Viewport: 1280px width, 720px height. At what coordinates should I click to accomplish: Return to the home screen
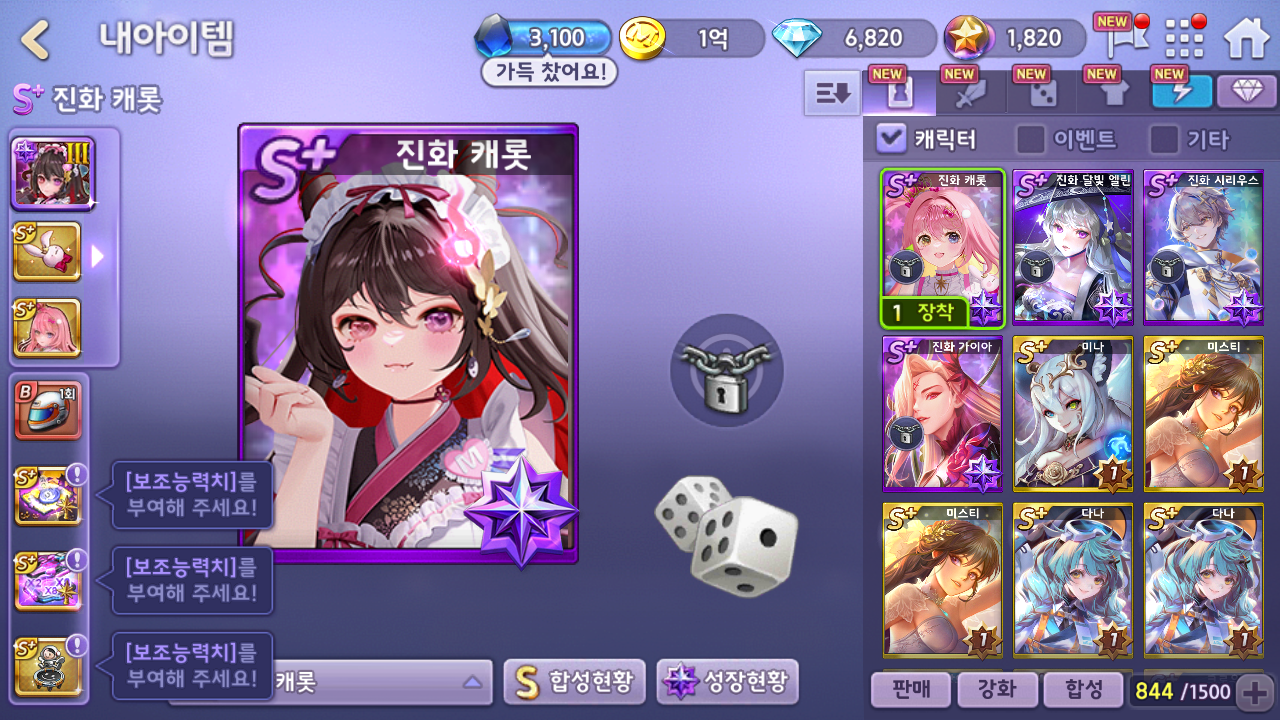[1246, 38]
